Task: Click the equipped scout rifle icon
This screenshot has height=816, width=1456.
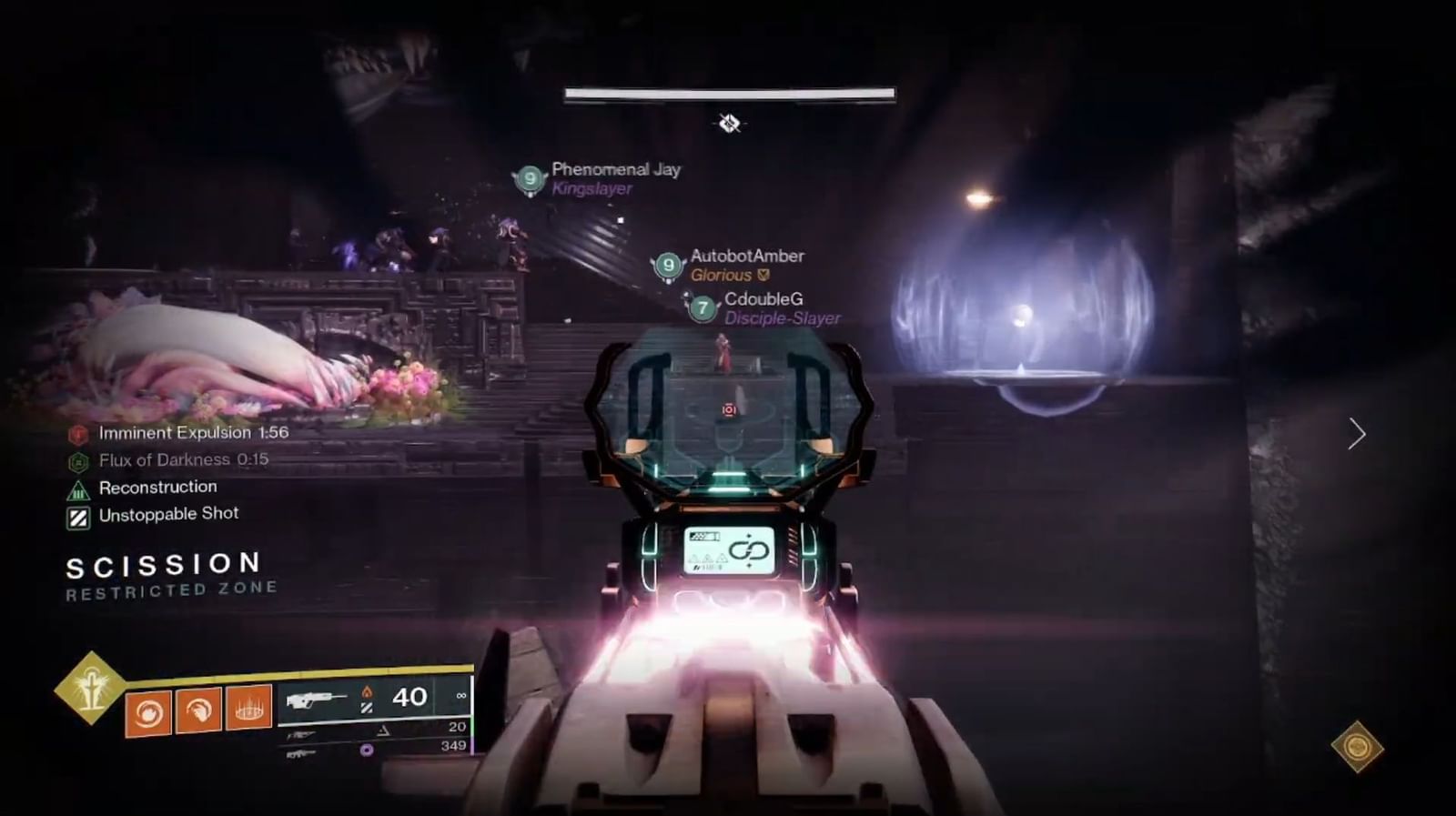Action: click(x=317, y=699)
